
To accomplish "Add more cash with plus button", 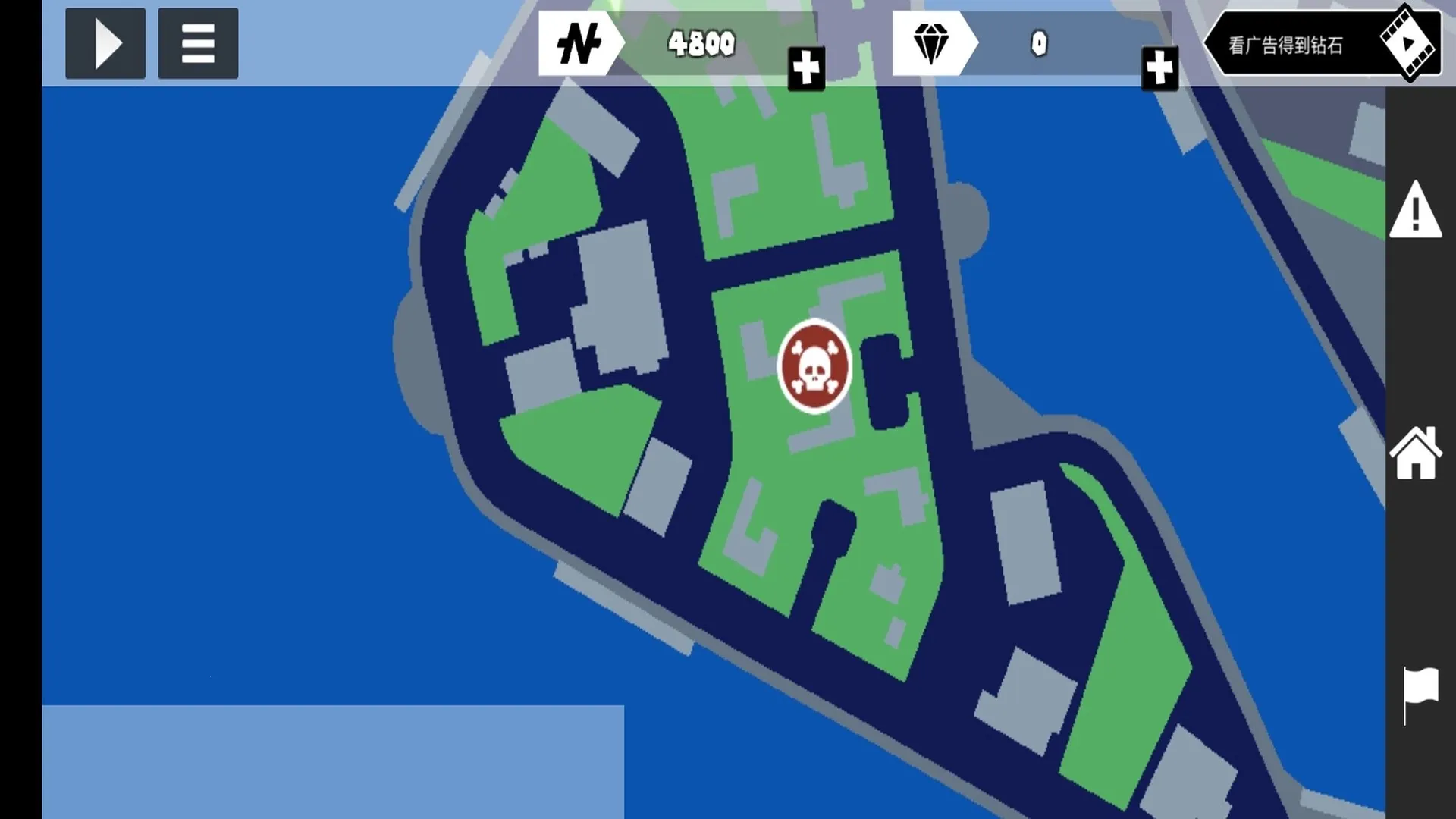I will pos(806,69).
